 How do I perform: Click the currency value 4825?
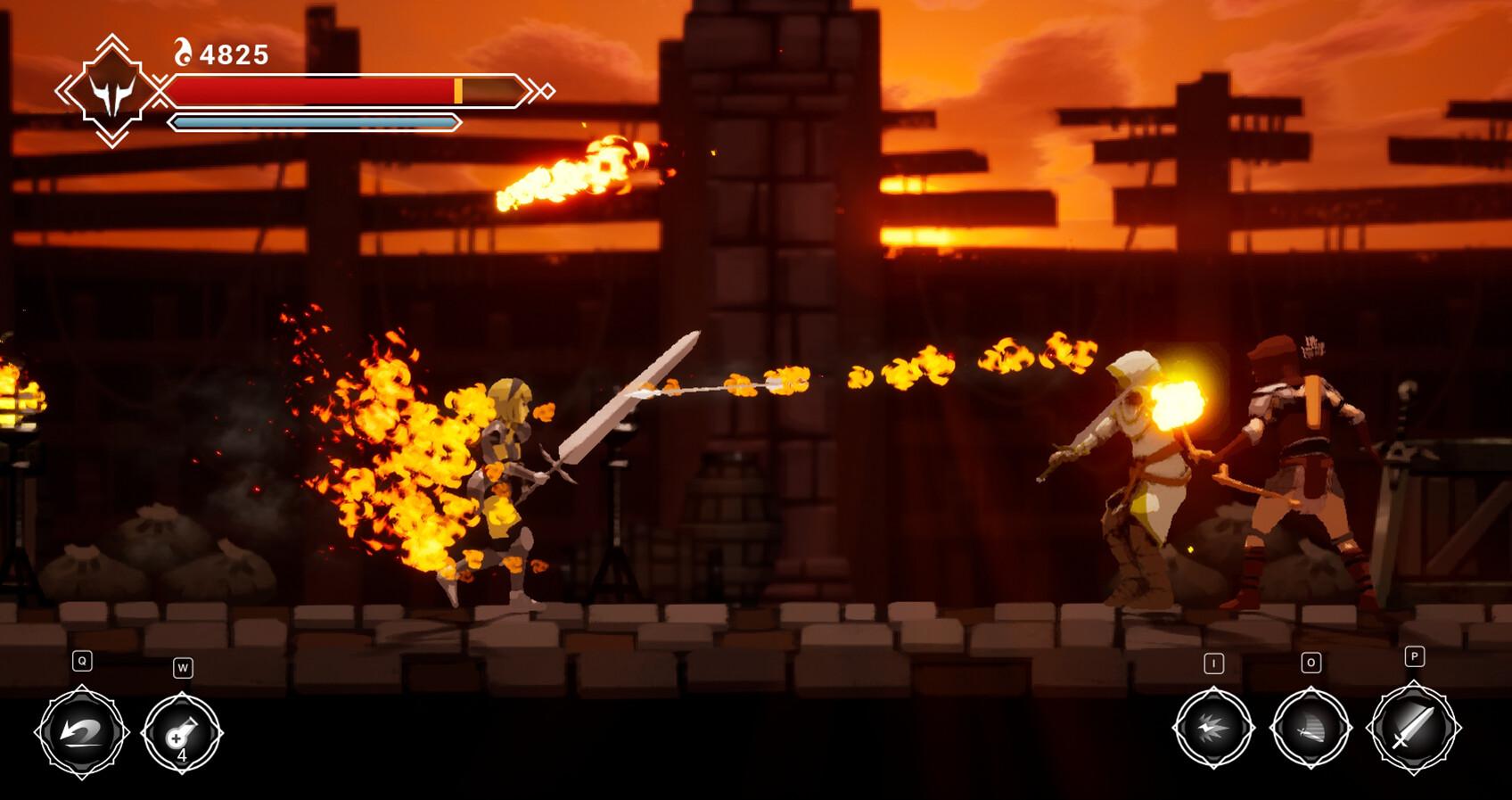[x=234, y=54]
